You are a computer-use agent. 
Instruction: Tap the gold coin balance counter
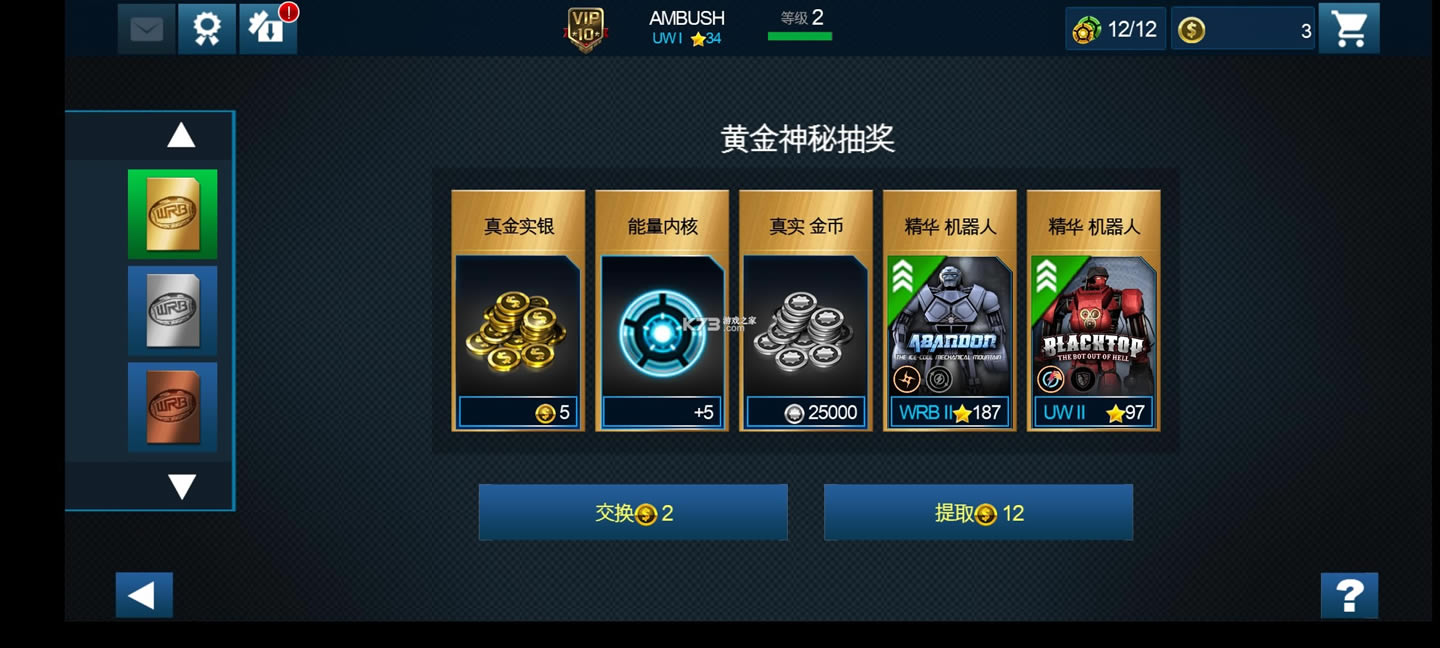(1243, 30)
